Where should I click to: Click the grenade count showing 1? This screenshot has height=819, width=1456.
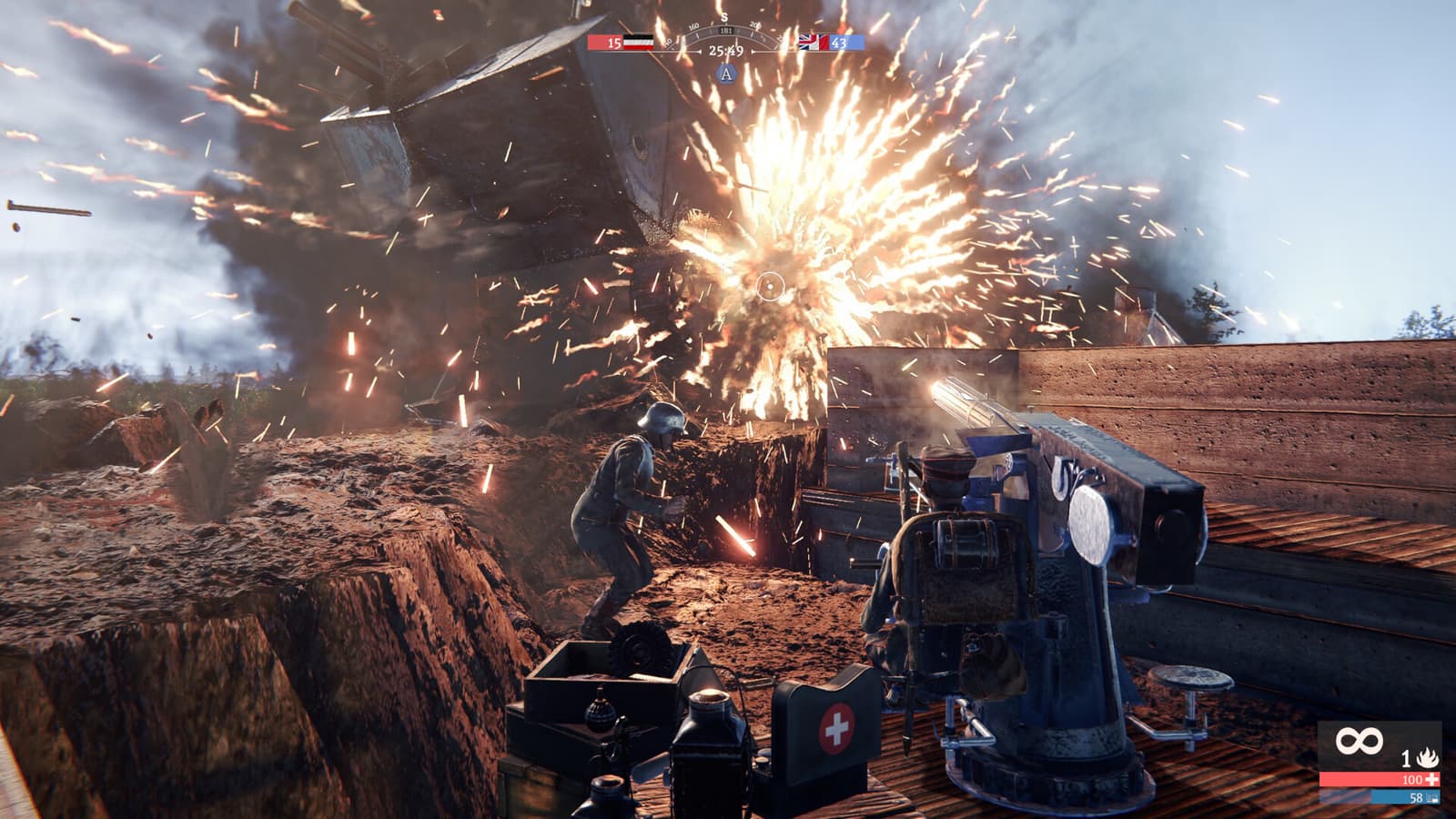click(x=1407, y=758)
